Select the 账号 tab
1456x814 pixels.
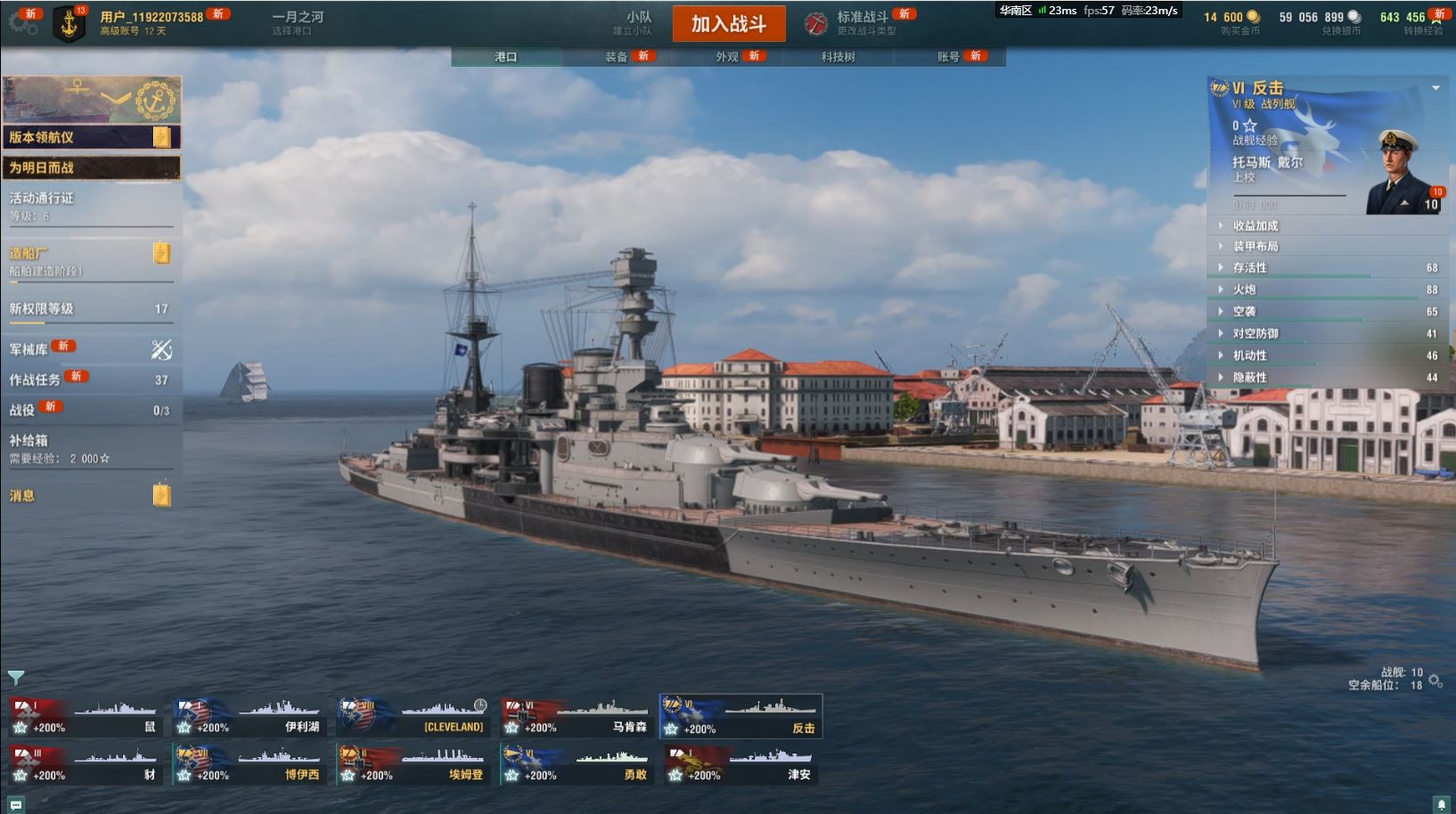click(948, 57)
